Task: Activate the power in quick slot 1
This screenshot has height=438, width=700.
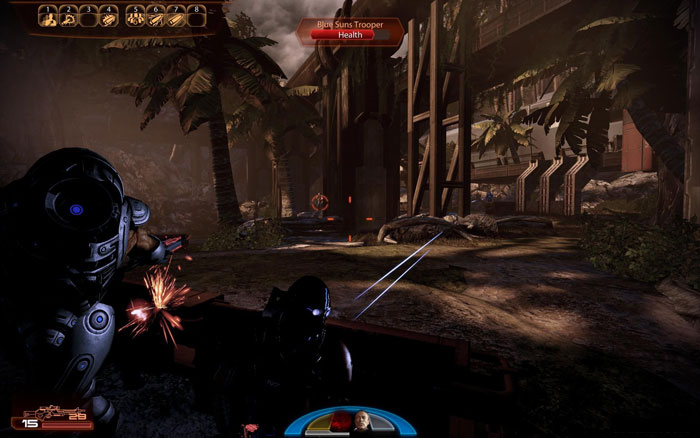Action: click(48, 16)
